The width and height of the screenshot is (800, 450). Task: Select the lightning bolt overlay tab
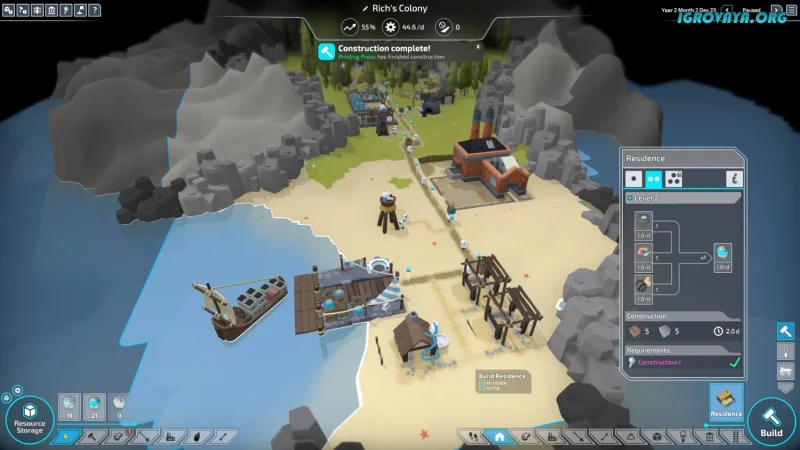coord(67,437)
